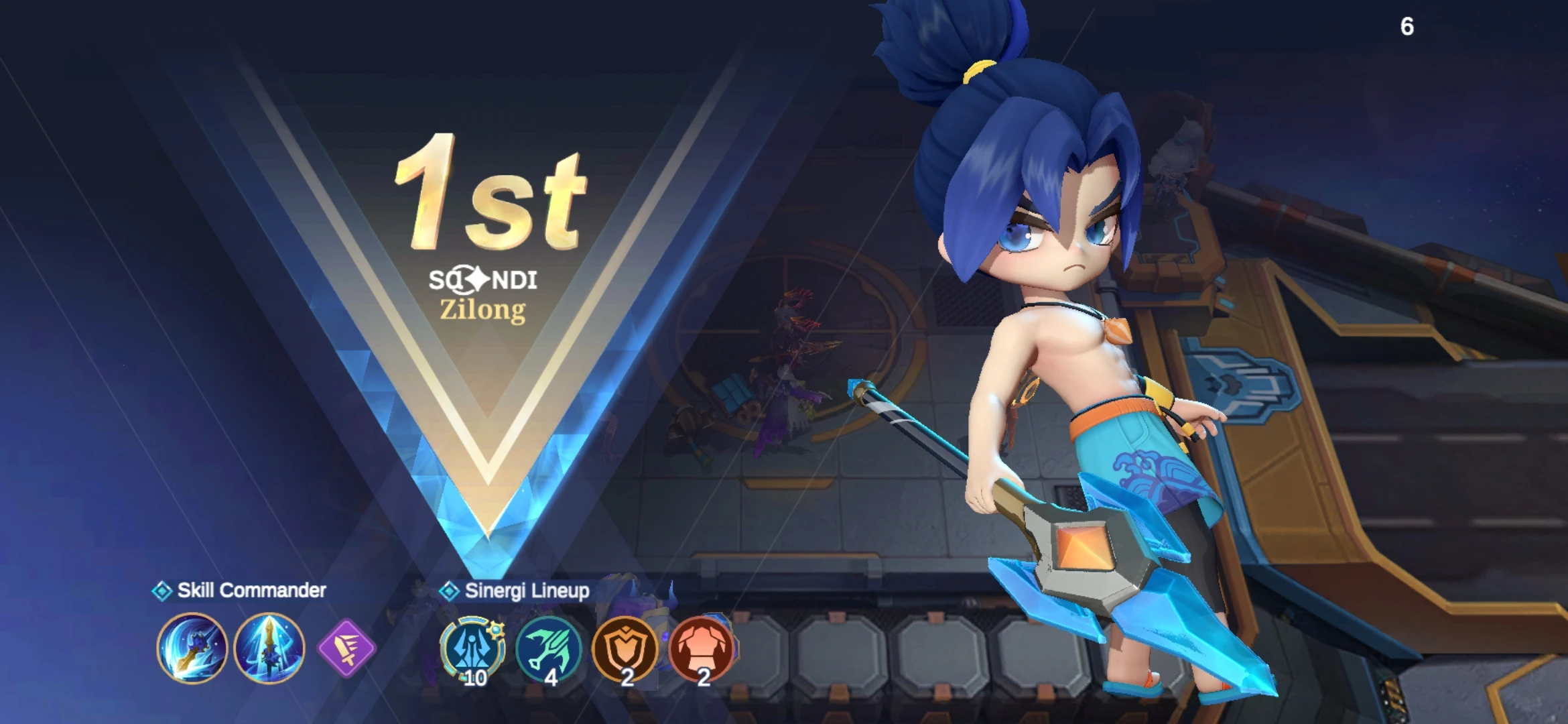Image resolution: width=1568 pixels, height=724 pixels.
Task: Select the upright glowing spear commander skill
Action: click(269, 648)
